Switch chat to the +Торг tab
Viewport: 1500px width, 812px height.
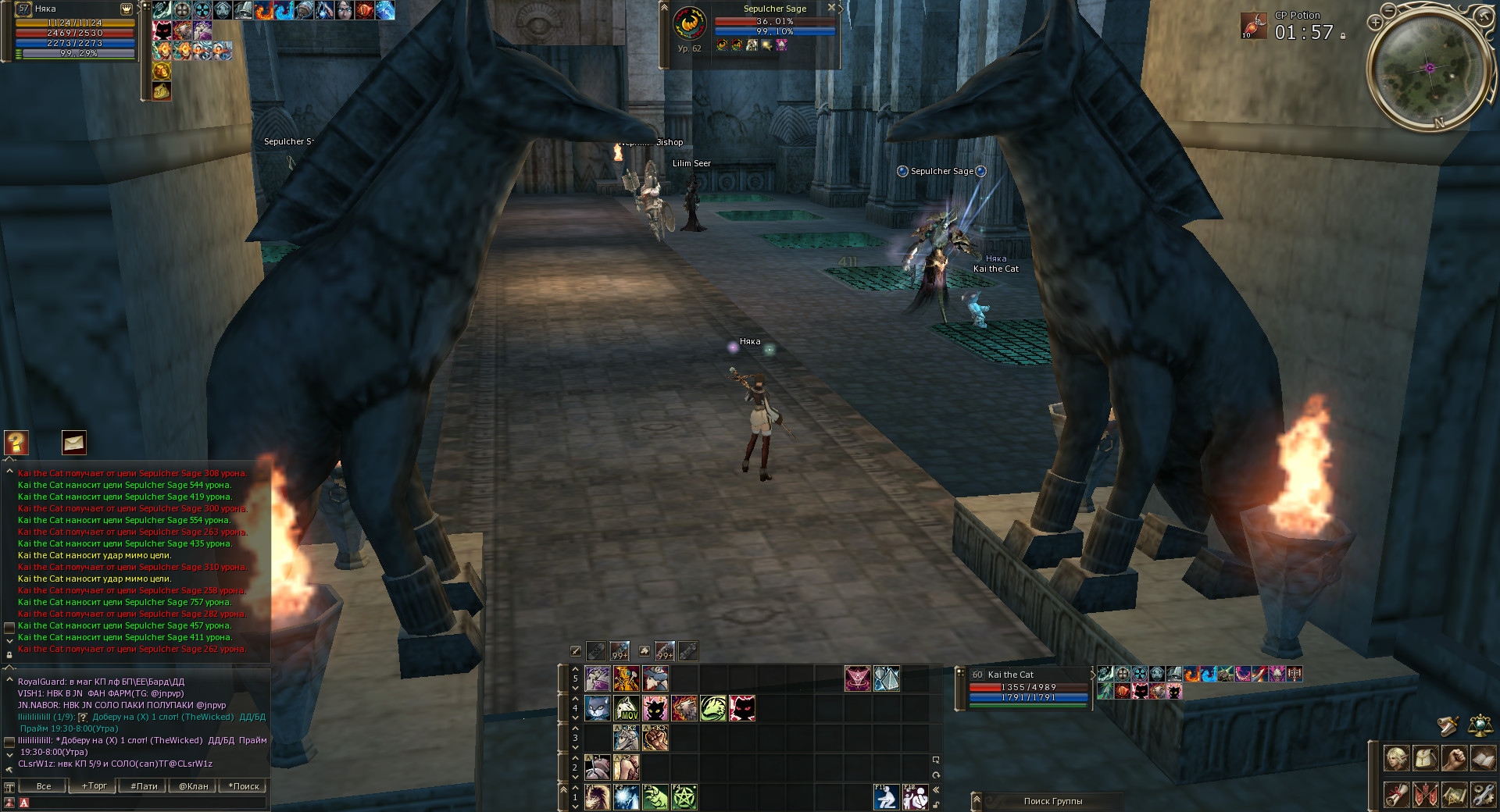[94, 786]
